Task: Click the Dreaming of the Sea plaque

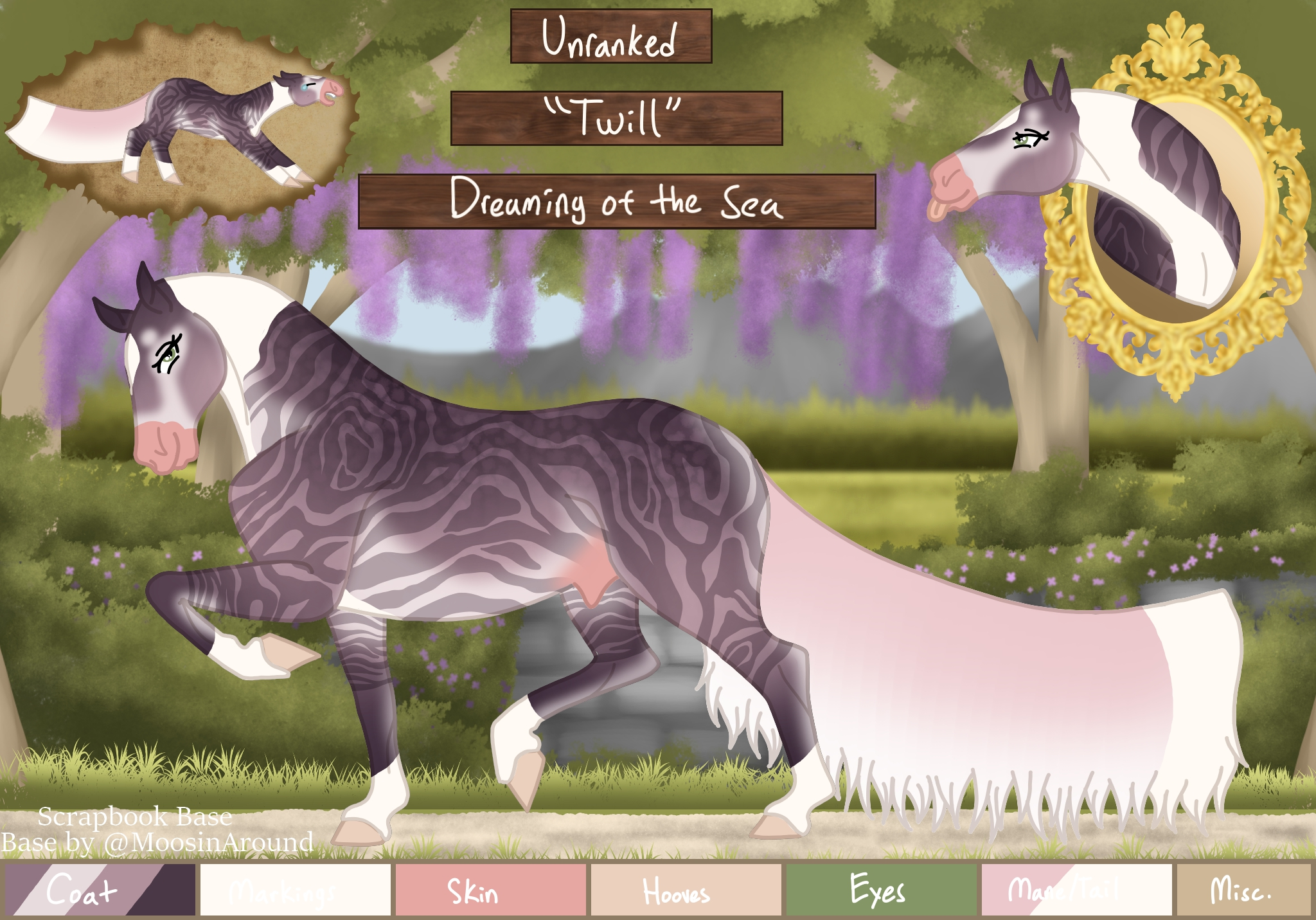Action: coord(616,201)
